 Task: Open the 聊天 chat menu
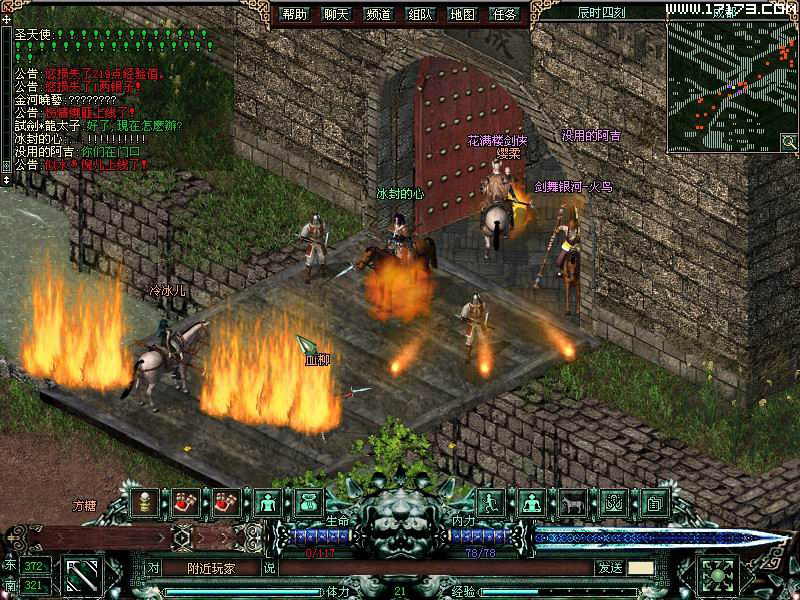coord(336,15)
